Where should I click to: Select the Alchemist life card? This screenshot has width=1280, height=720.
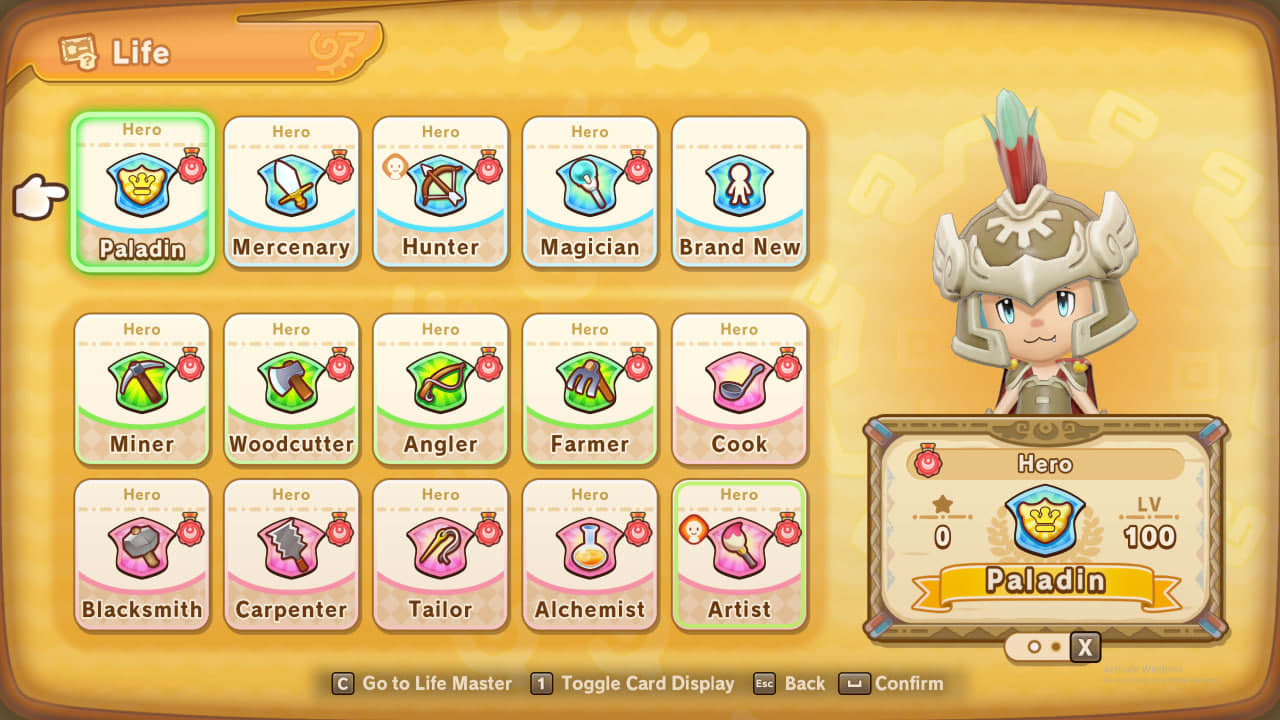590,555
